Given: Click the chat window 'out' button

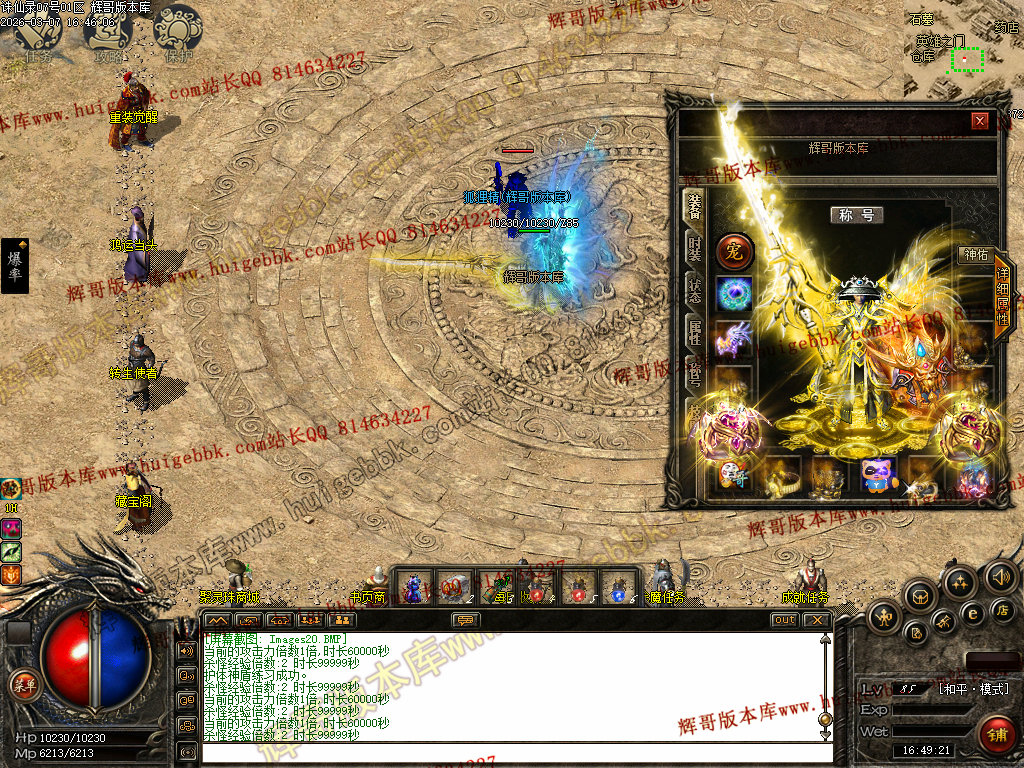Looking at the screenshot, I should tap(785, 620).
